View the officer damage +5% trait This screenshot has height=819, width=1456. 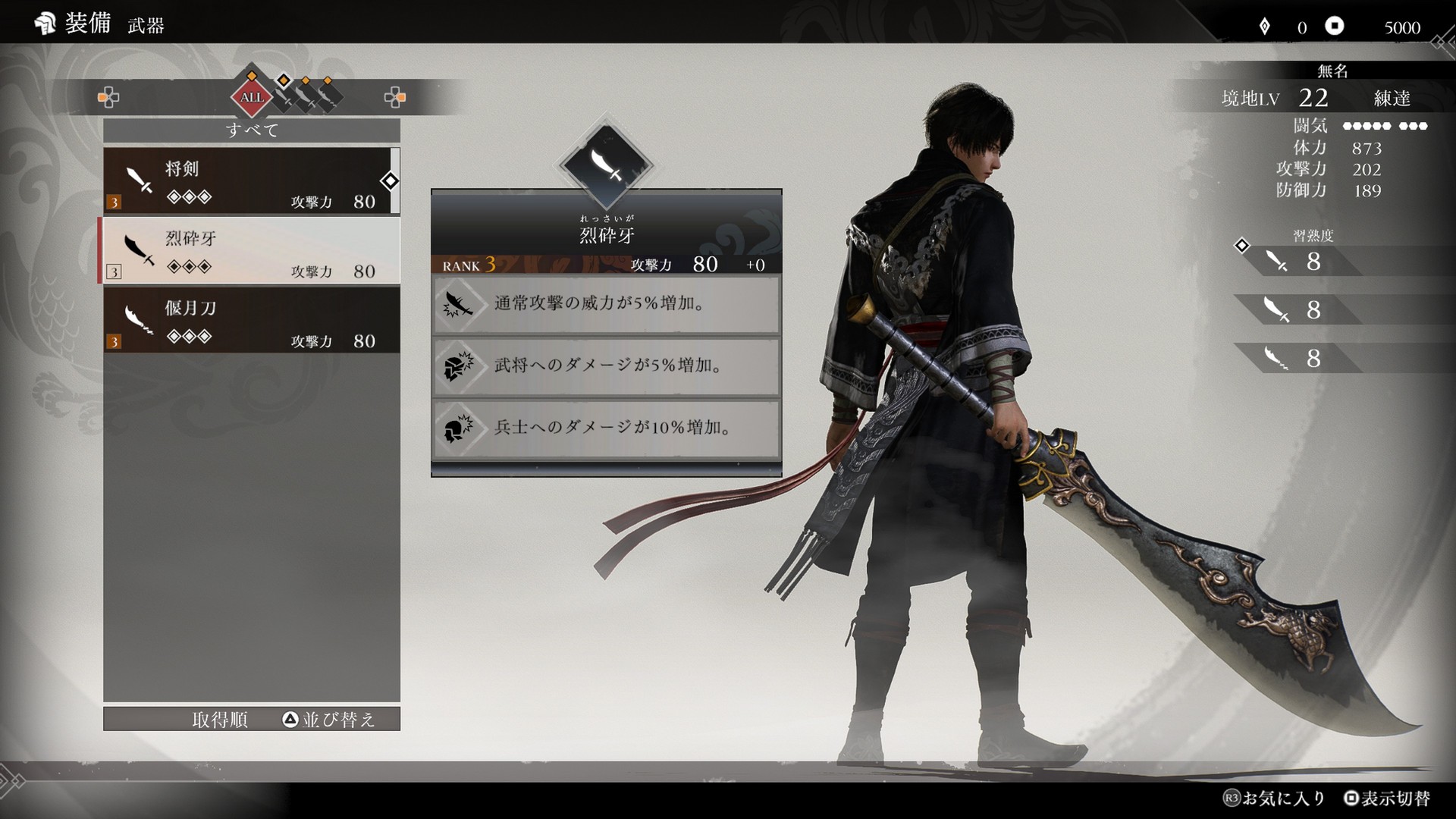pyautogui.click(x=606, y=366)
